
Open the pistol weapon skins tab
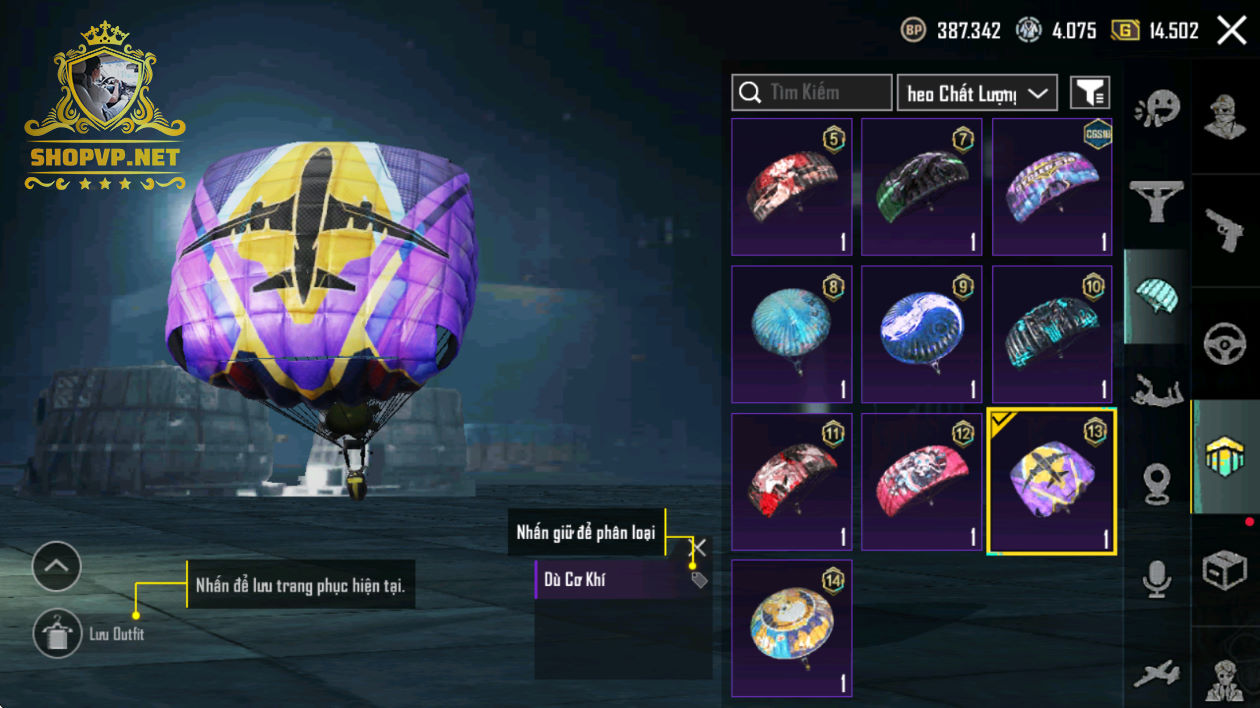[1224, 230]
